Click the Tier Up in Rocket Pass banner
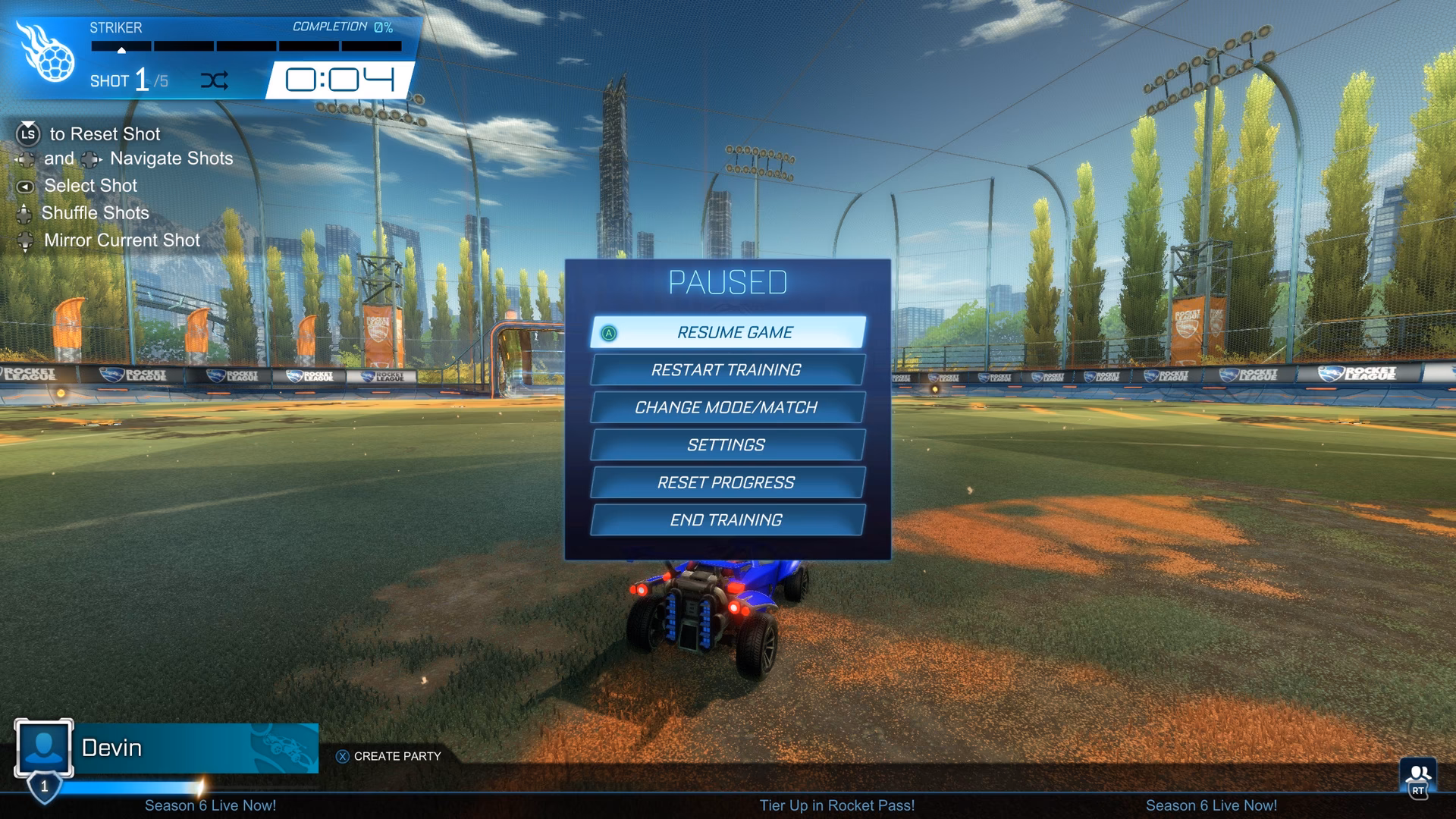Image resolution: width=1456 pixels, height=819 pixels. tap(837, 806)
